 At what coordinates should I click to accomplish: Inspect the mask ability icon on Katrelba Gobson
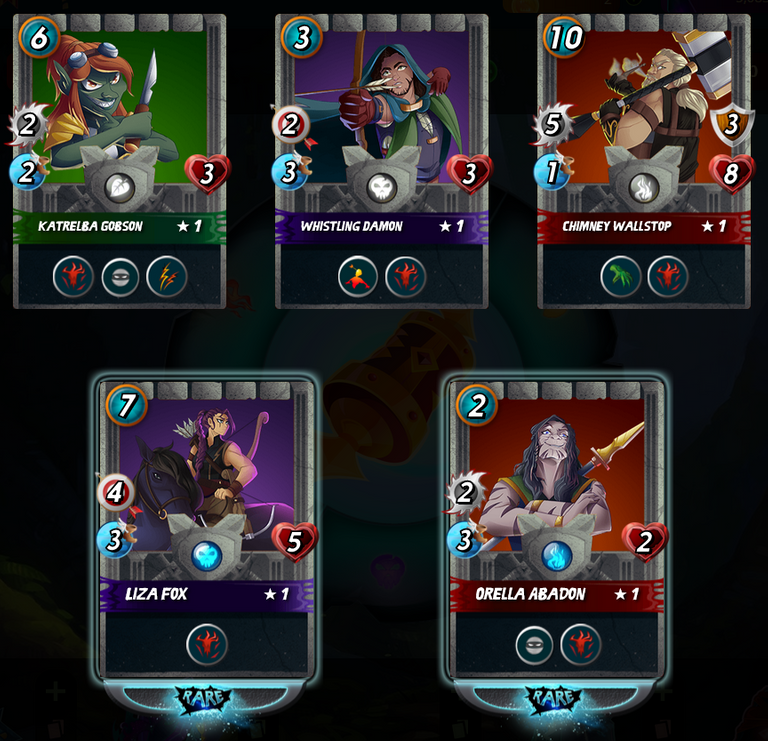(120, 277)
